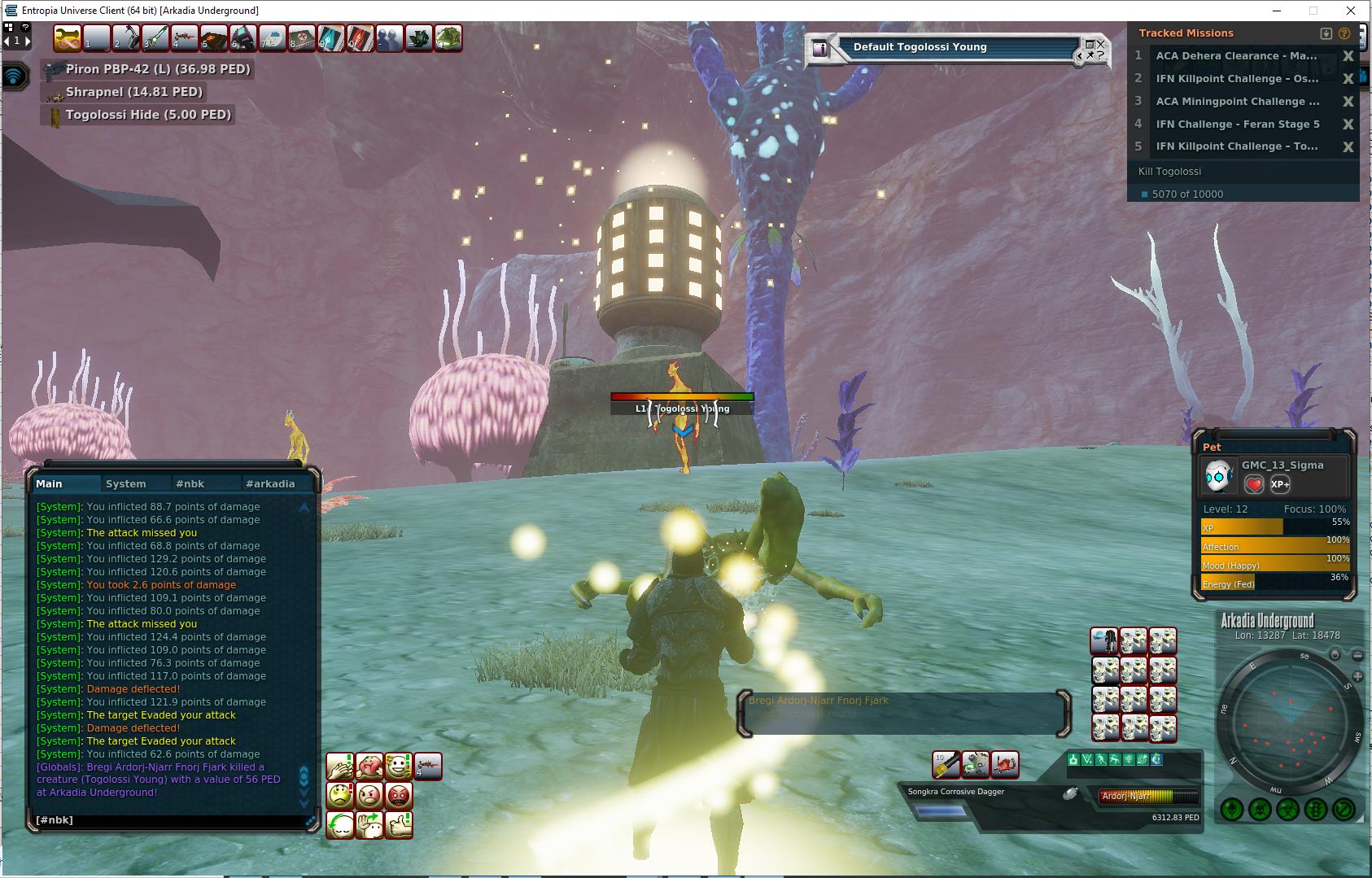This screenshot has height=878, width=1372.
Task: Select hotbar slot 8 medical kit
Action: [302, 38]
